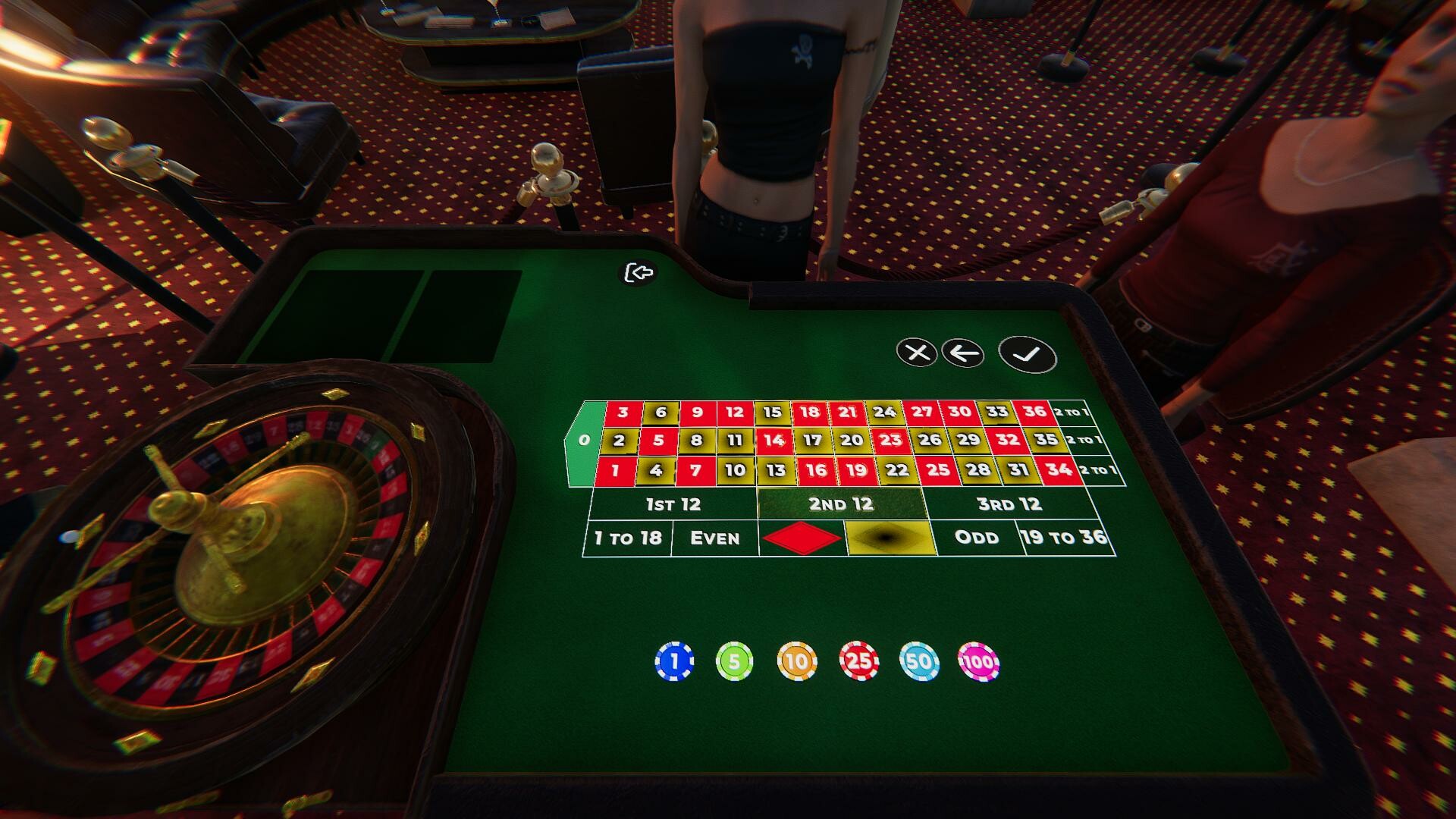Bet on the black diamond space
The image size is (1456, 819).
coord(891,538)
